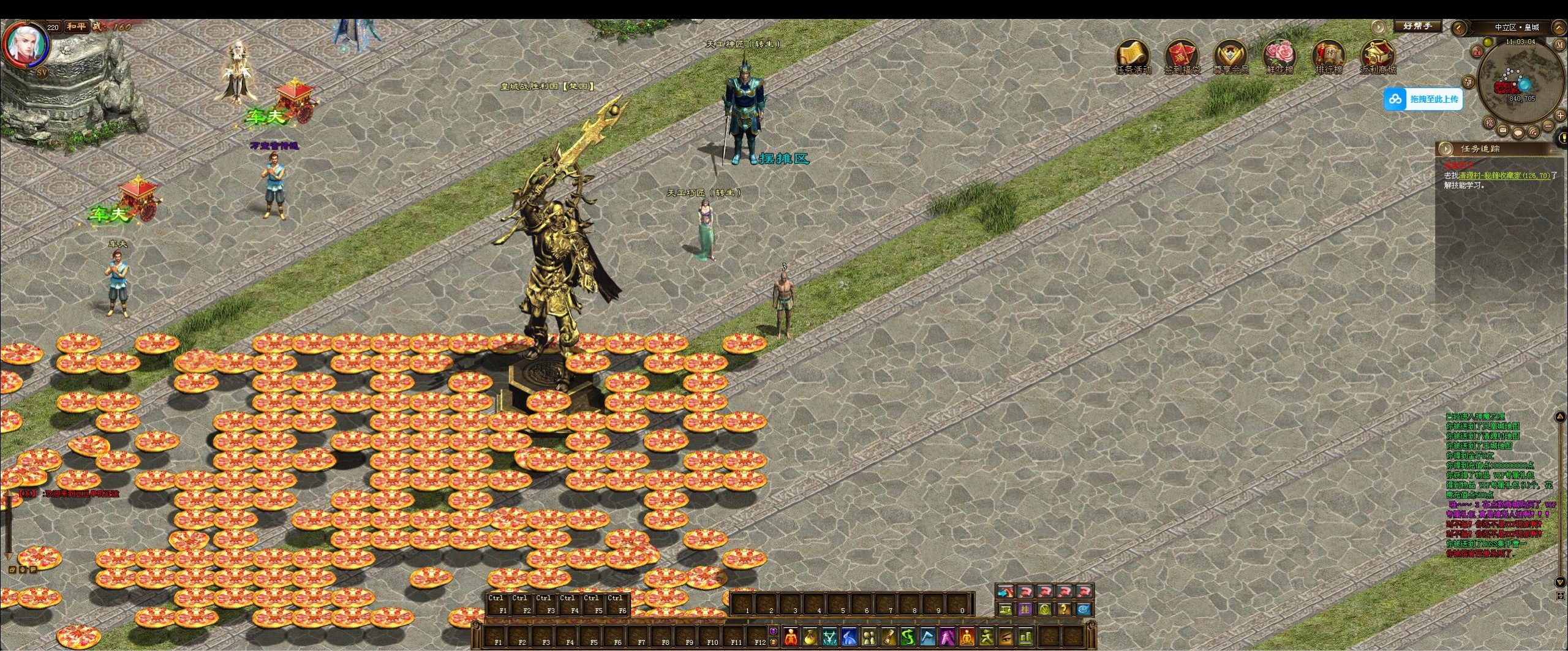The width and height of the screenshot is (1568, 651).
Task: Zoom in the minimap with plus button
Action: [1560, 116]
